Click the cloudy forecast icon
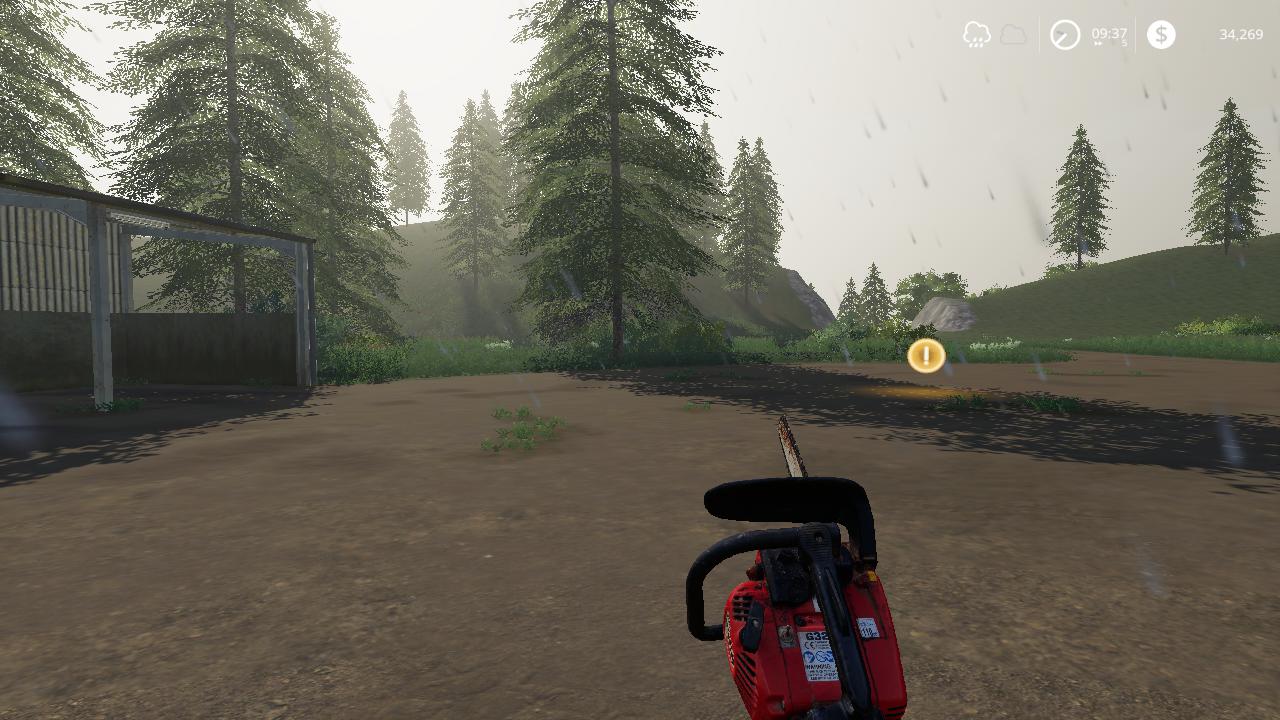Screen dimensions: 1280x720 coord(1013,35)
